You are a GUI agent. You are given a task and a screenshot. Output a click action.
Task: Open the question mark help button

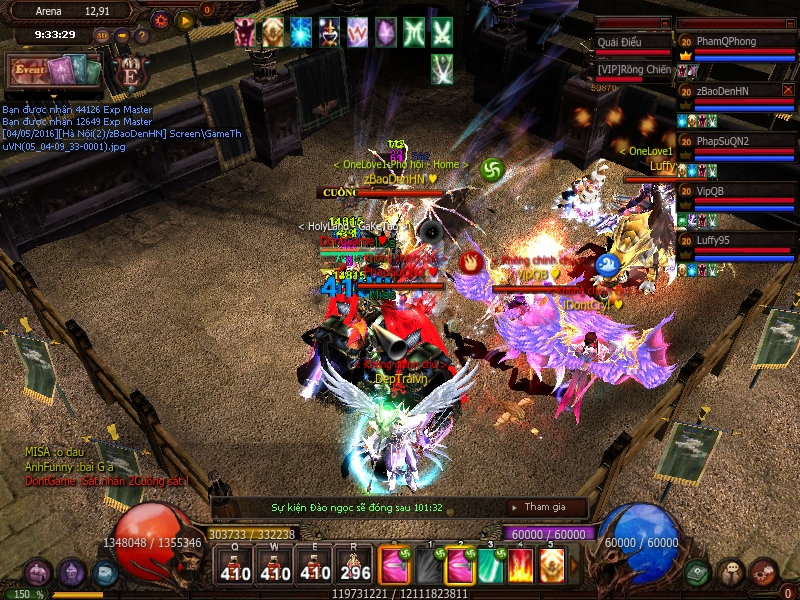[x=142, y=36]
